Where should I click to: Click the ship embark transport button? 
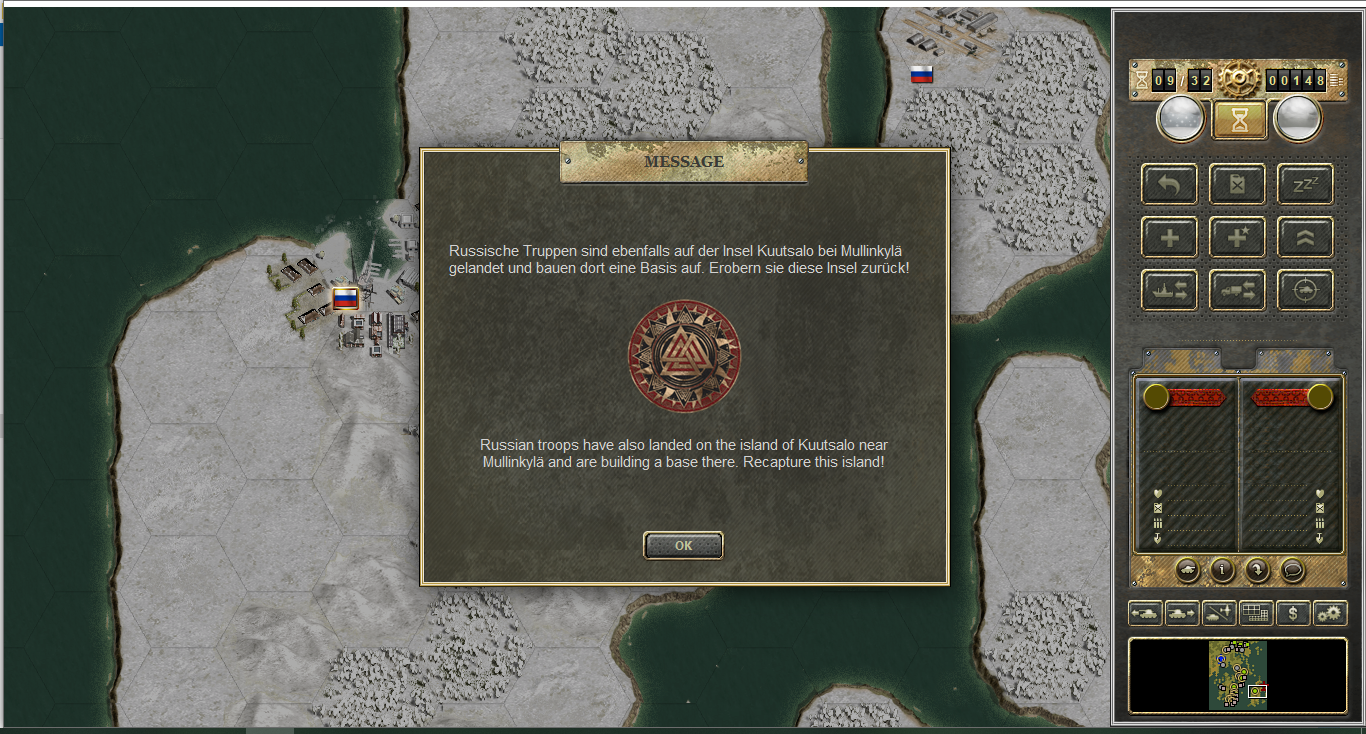(x=1169, y=290)
